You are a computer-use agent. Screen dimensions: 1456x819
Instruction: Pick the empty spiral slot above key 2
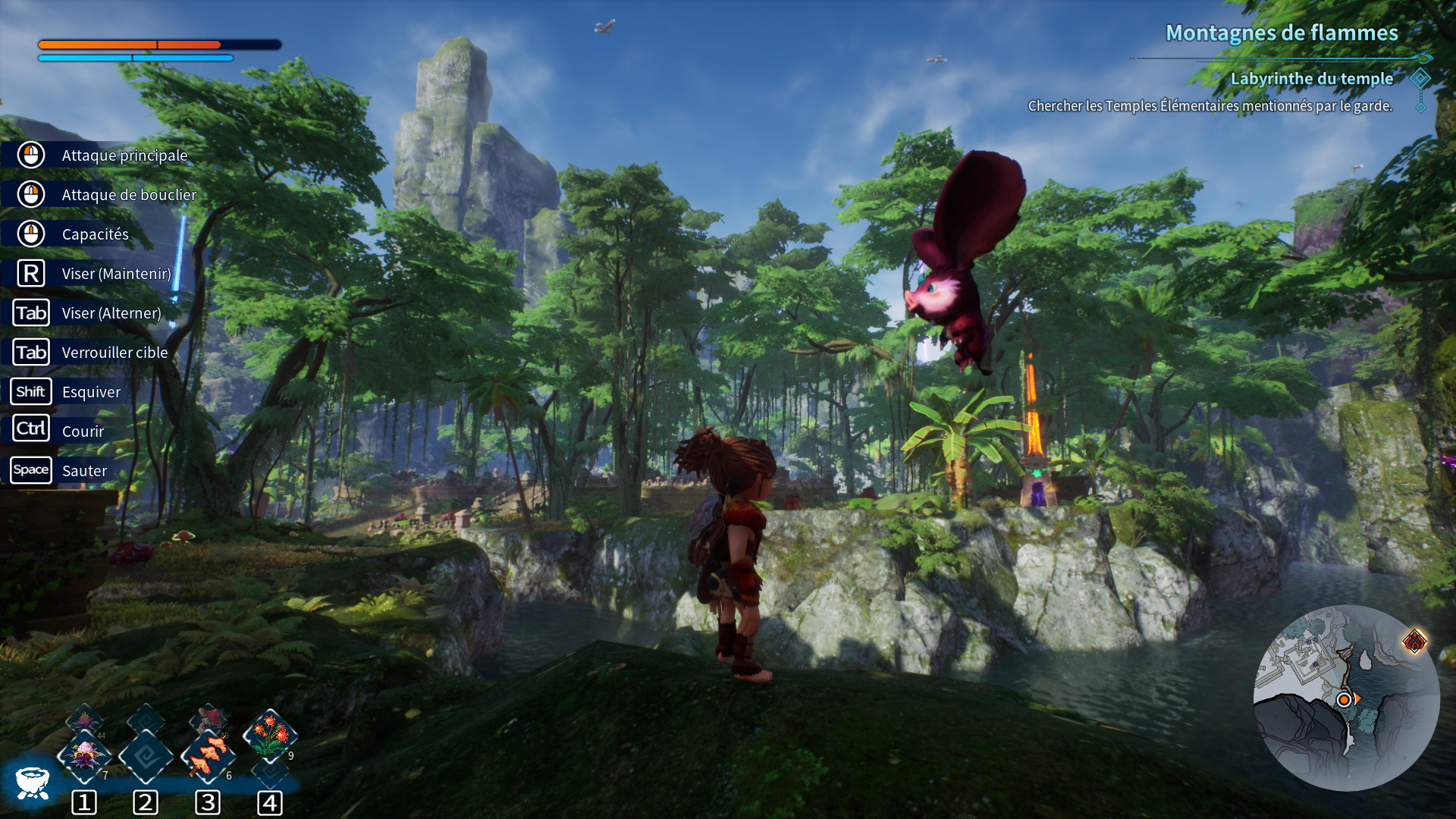[146, 755]
